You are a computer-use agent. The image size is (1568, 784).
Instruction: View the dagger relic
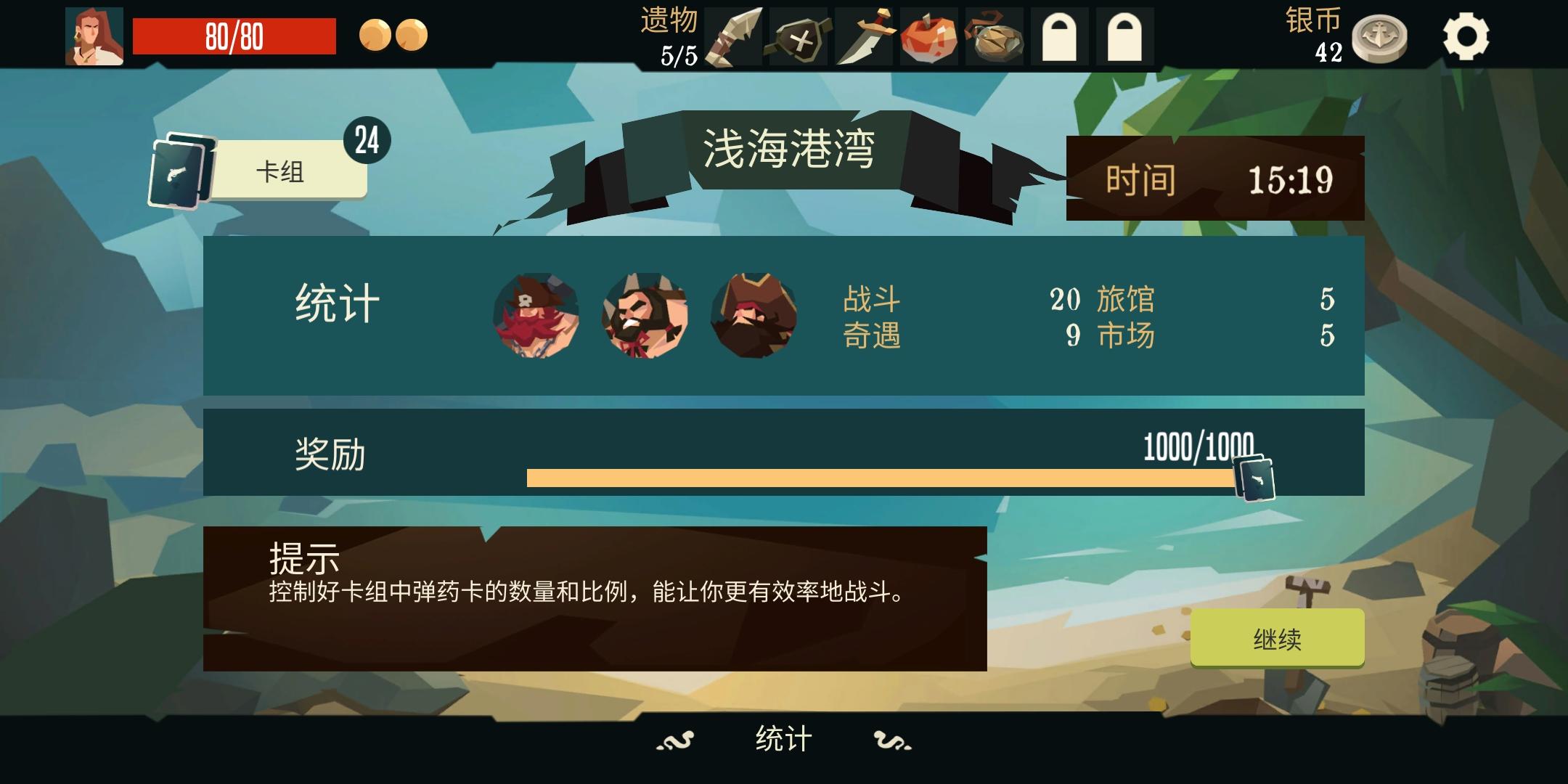(x=864, y=35)
